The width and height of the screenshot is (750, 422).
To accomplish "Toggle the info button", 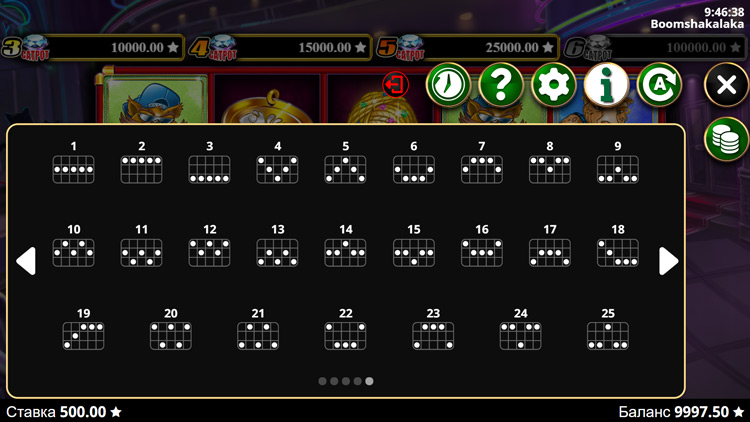I will point(606,85).
